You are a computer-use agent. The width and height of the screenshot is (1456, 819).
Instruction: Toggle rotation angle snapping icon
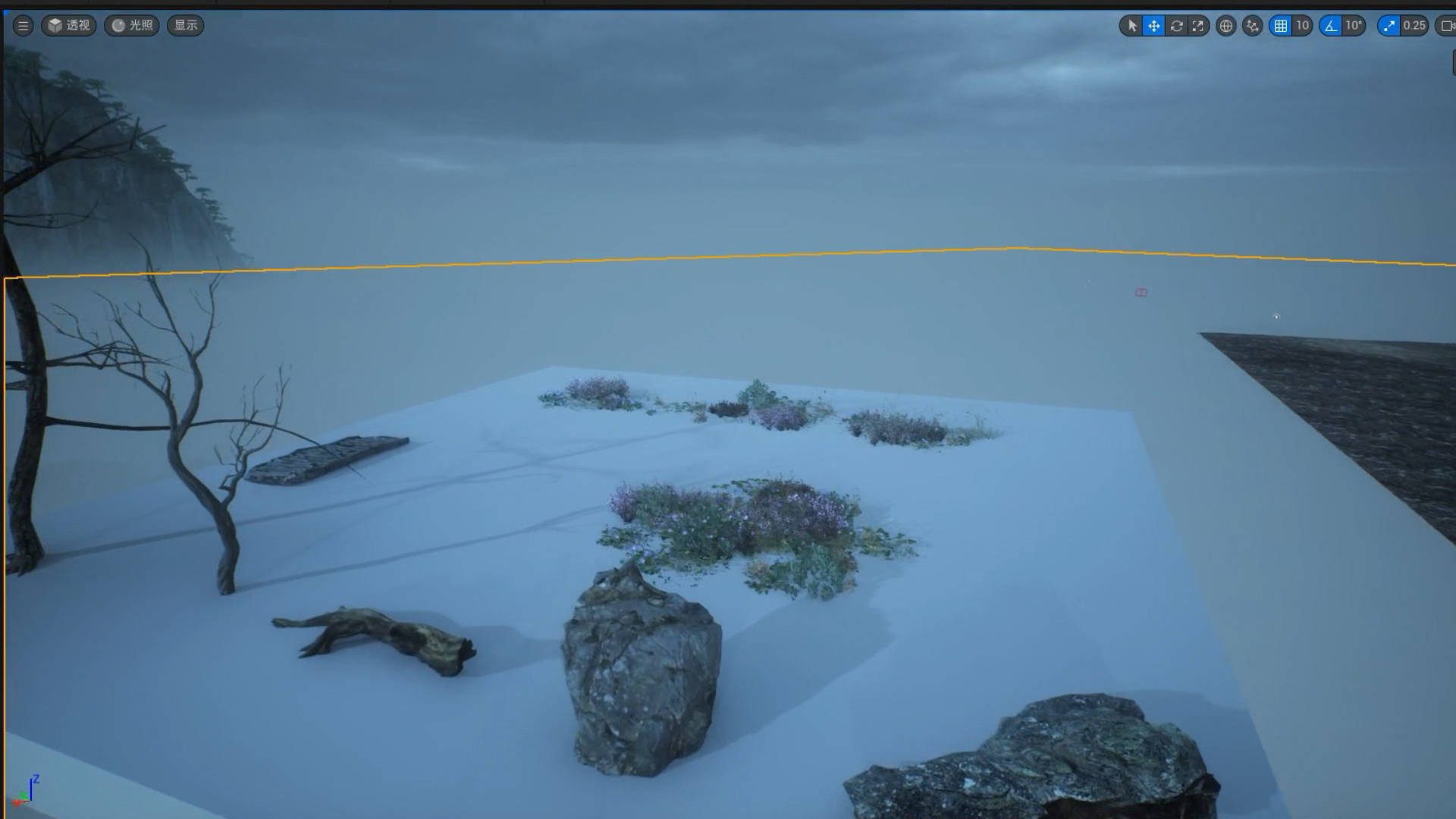1331,26
